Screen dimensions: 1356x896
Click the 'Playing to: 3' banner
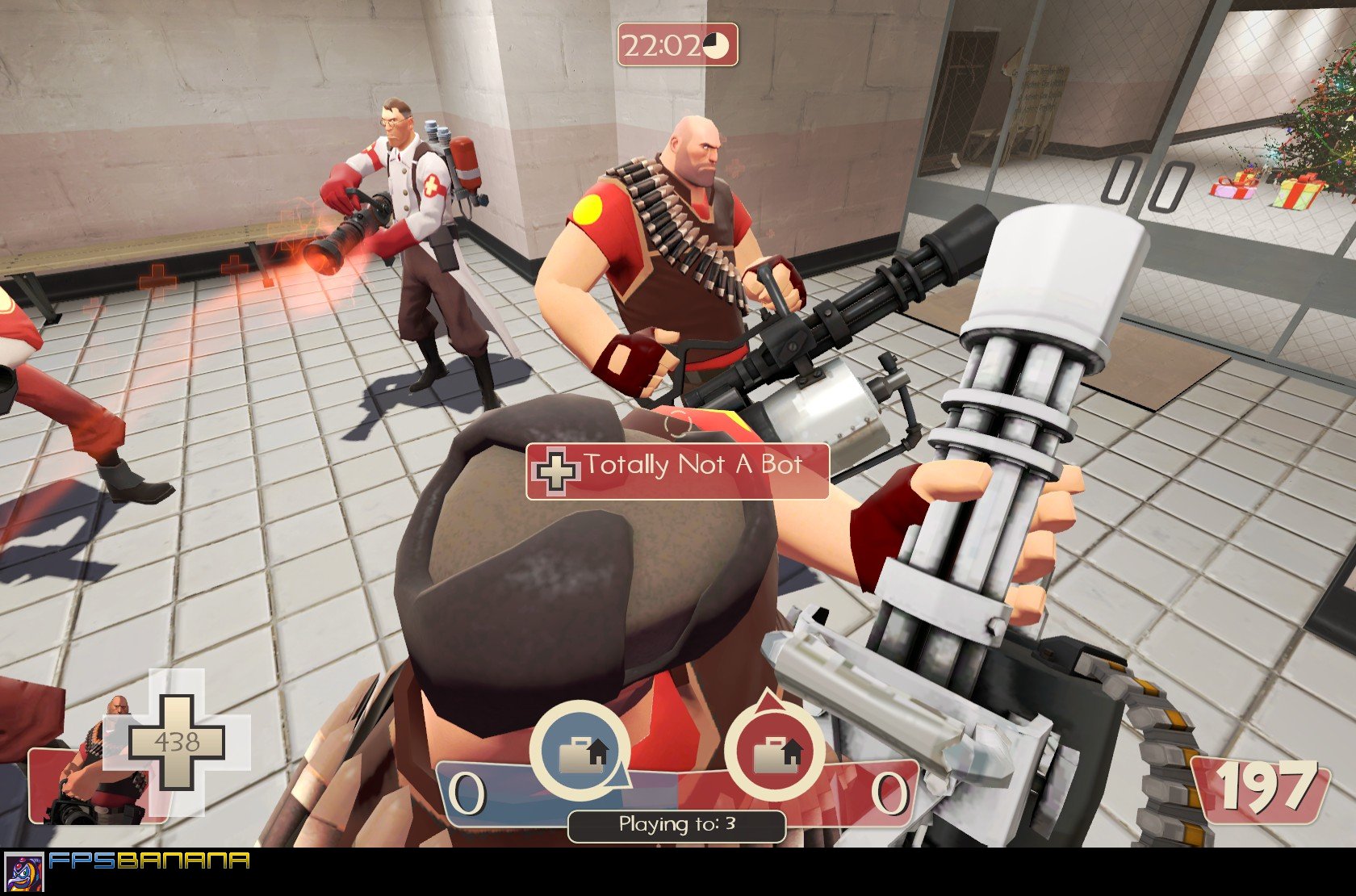(x=678, y=824)
